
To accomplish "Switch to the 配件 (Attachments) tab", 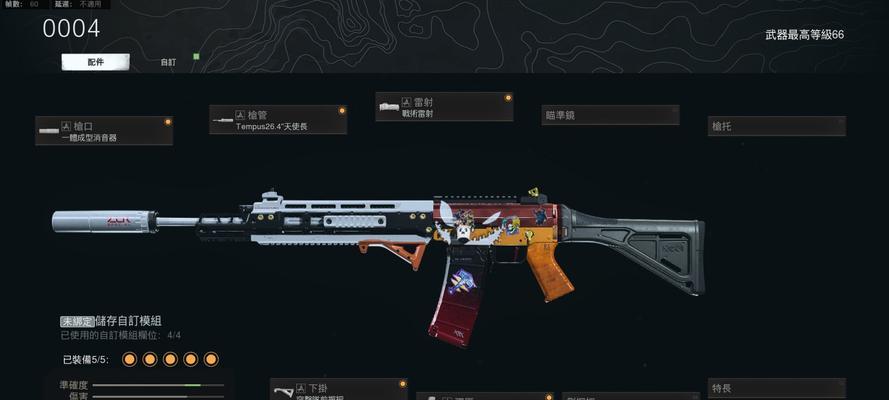I will pos(96,62).
